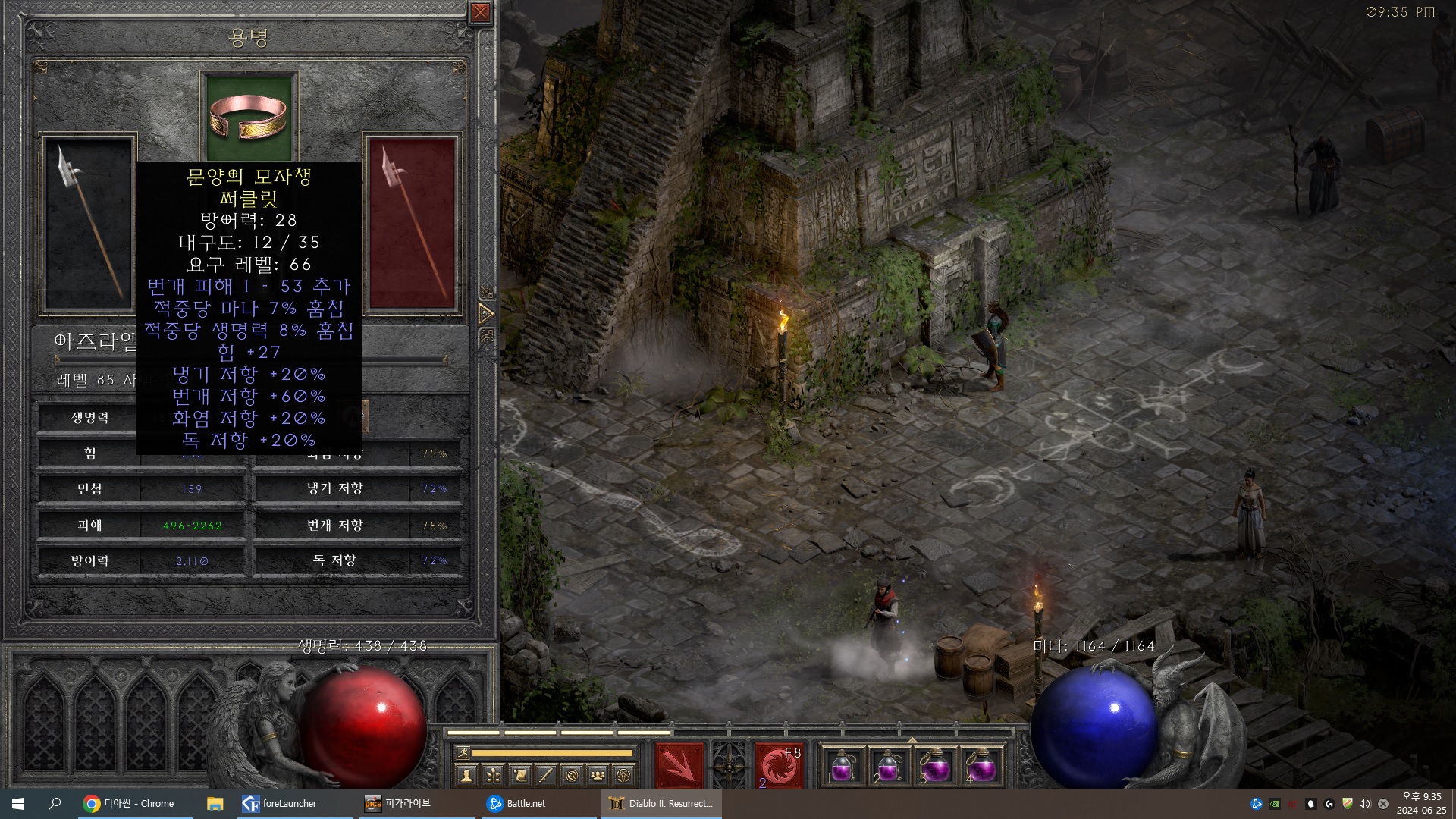The height and width of the screenshot is (819, 1456).
Task: Open the inventory sword icon
Action: pyautogui.click(x=545, y=775)
